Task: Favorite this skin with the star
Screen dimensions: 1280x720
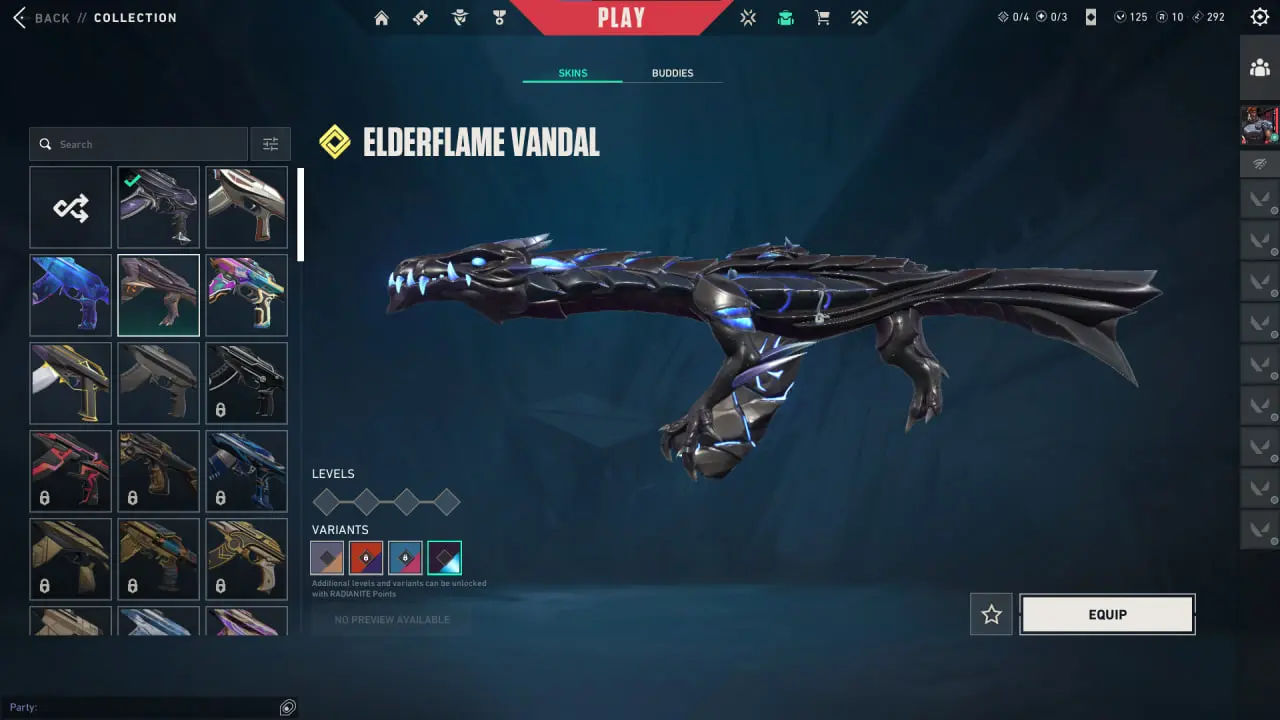Action: (x=991, y=615)
